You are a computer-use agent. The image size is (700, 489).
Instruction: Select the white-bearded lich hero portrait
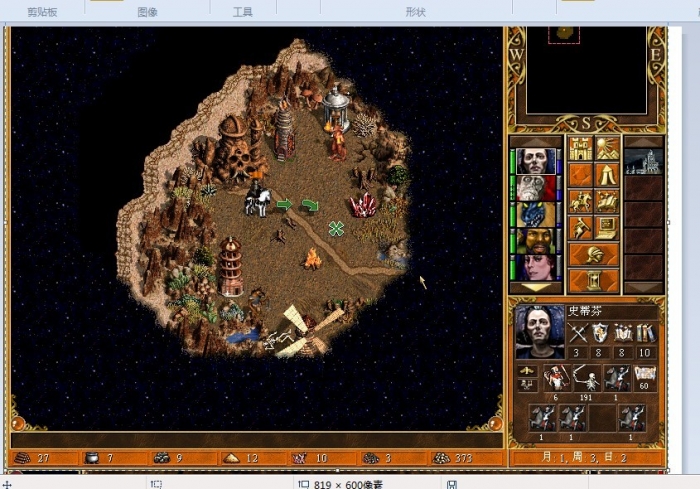pos(537,188)
